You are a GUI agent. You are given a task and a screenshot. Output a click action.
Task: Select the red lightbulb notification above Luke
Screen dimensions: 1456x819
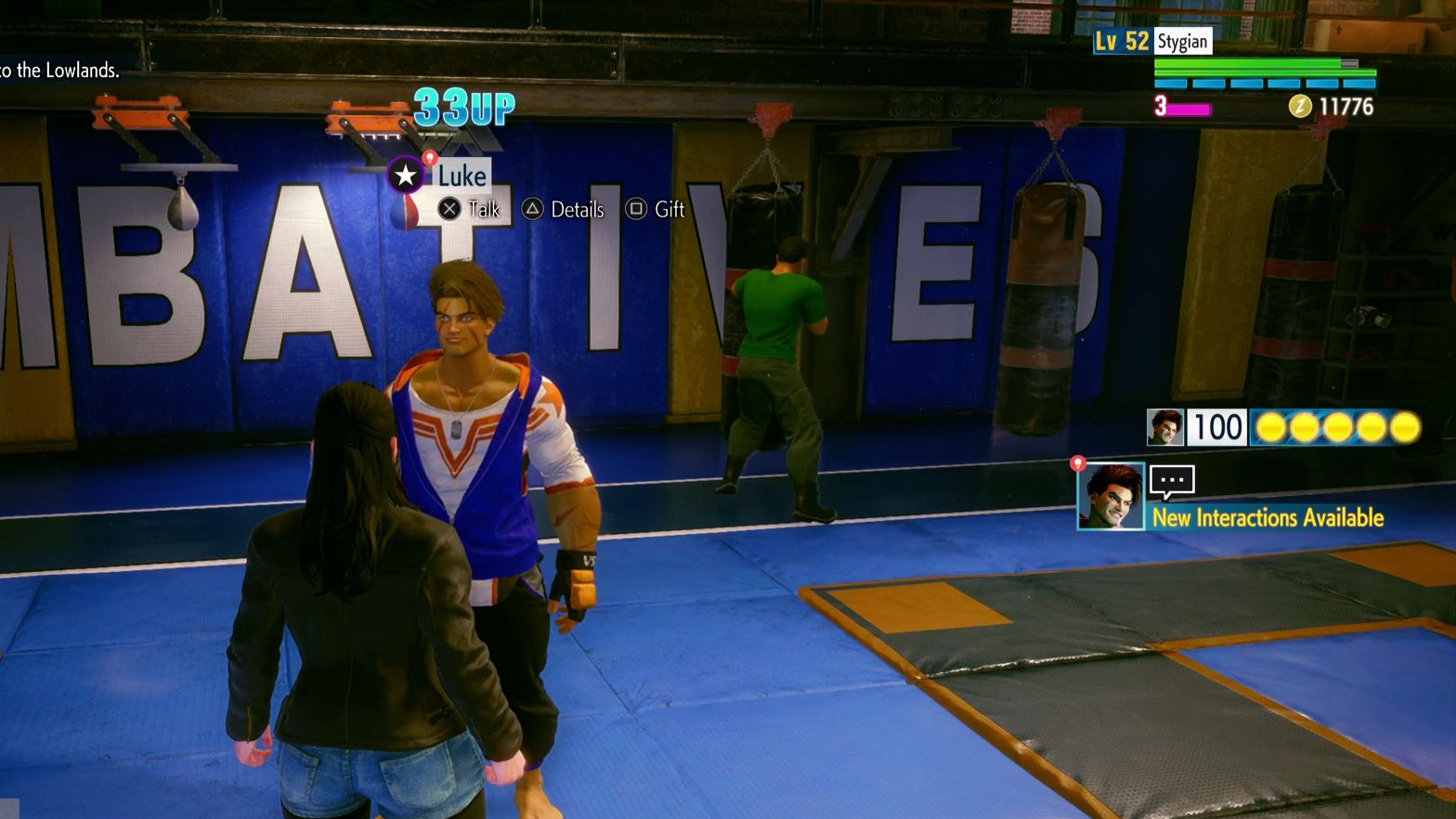(428, 159)
